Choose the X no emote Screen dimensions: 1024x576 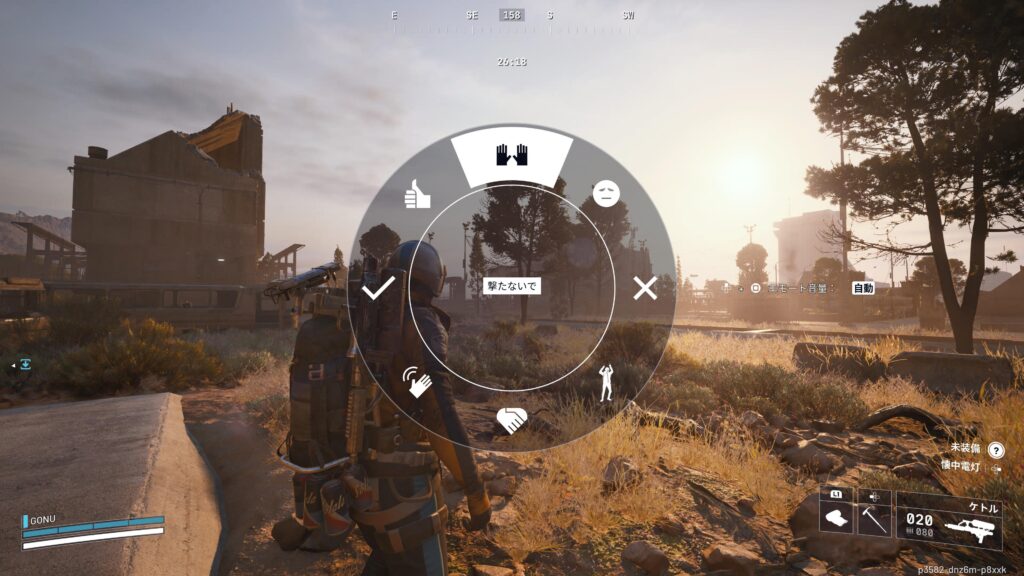point(645,289)
